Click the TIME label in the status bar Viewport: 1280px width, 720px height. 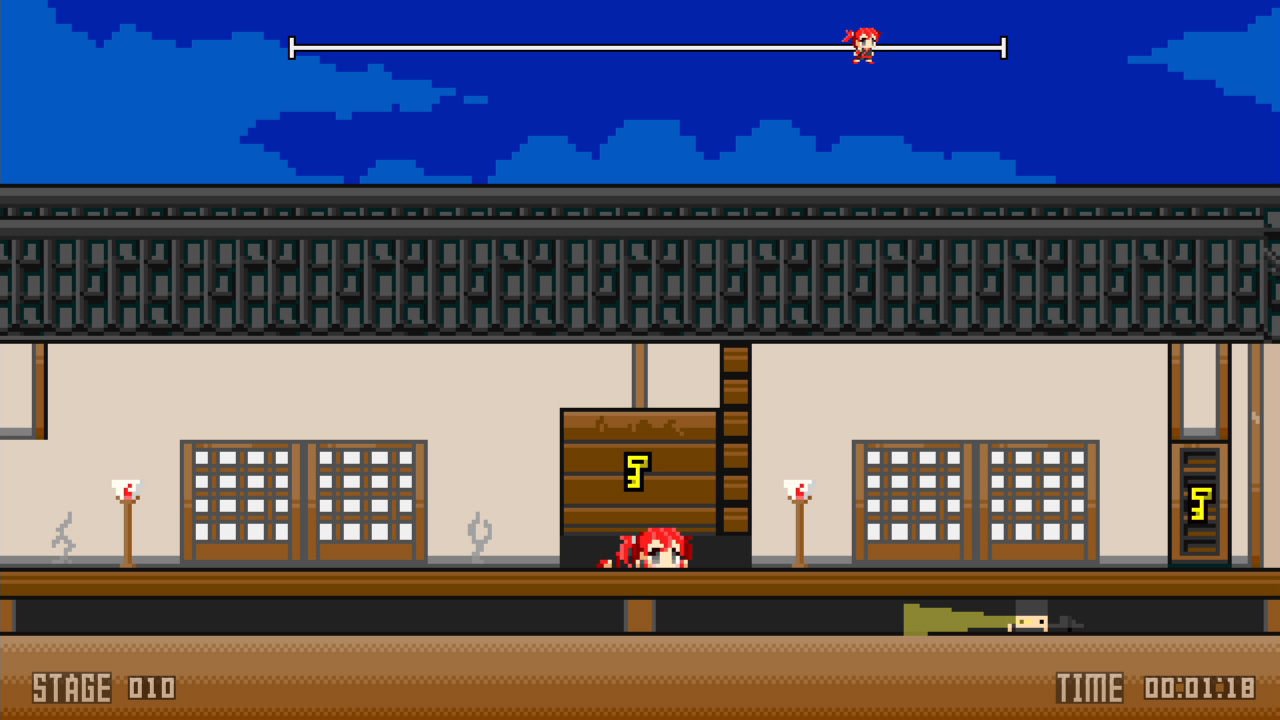click(x=1092, y=688)
